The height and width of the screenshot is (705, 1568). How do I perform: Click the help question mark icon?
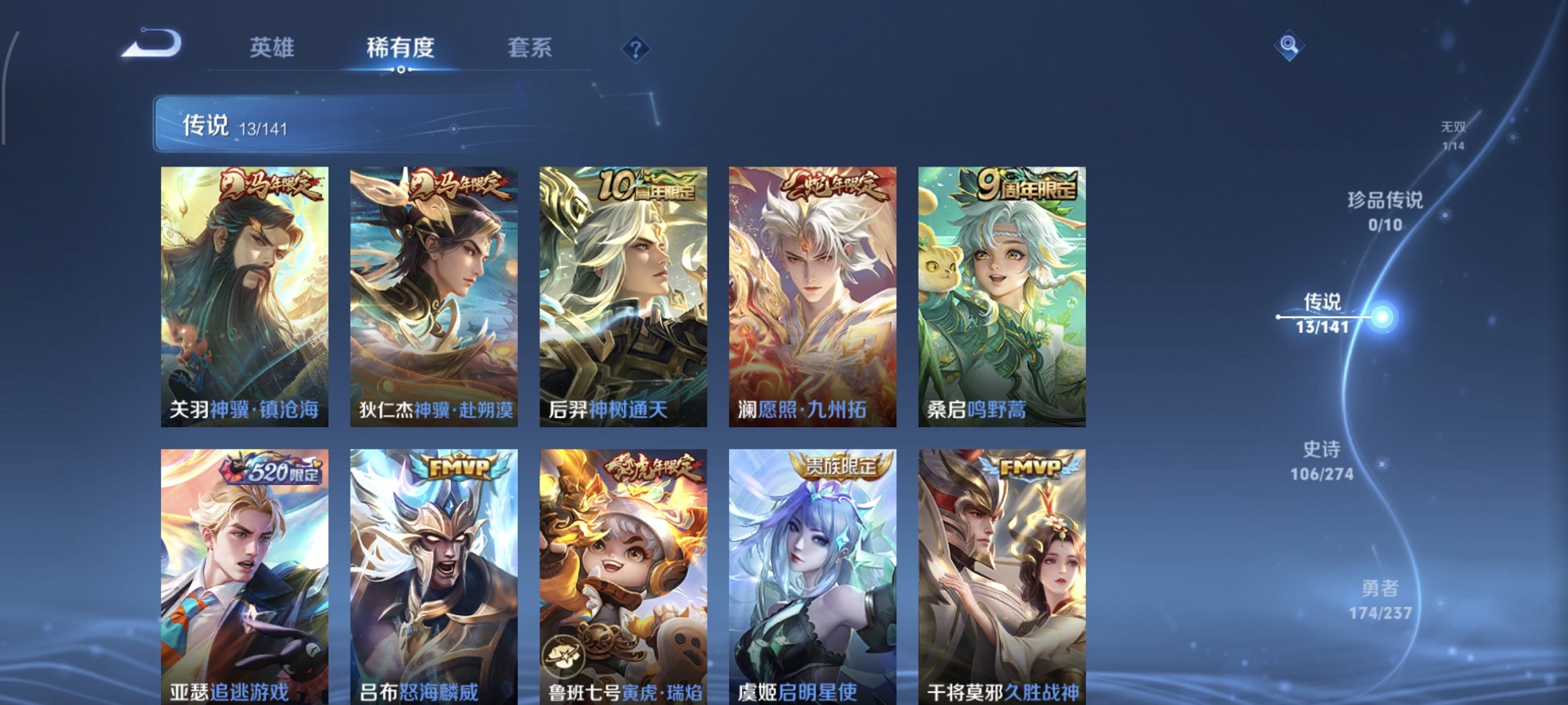pos(637,48)
